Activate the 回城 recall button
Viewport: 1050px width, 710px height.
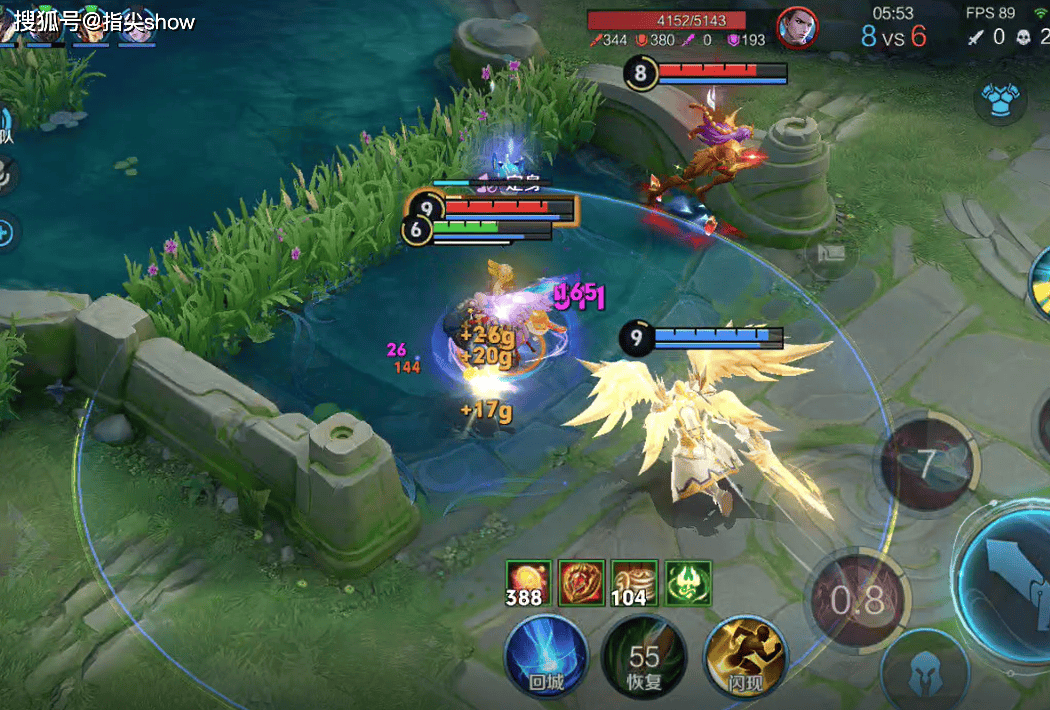click(x=546, y=655)
